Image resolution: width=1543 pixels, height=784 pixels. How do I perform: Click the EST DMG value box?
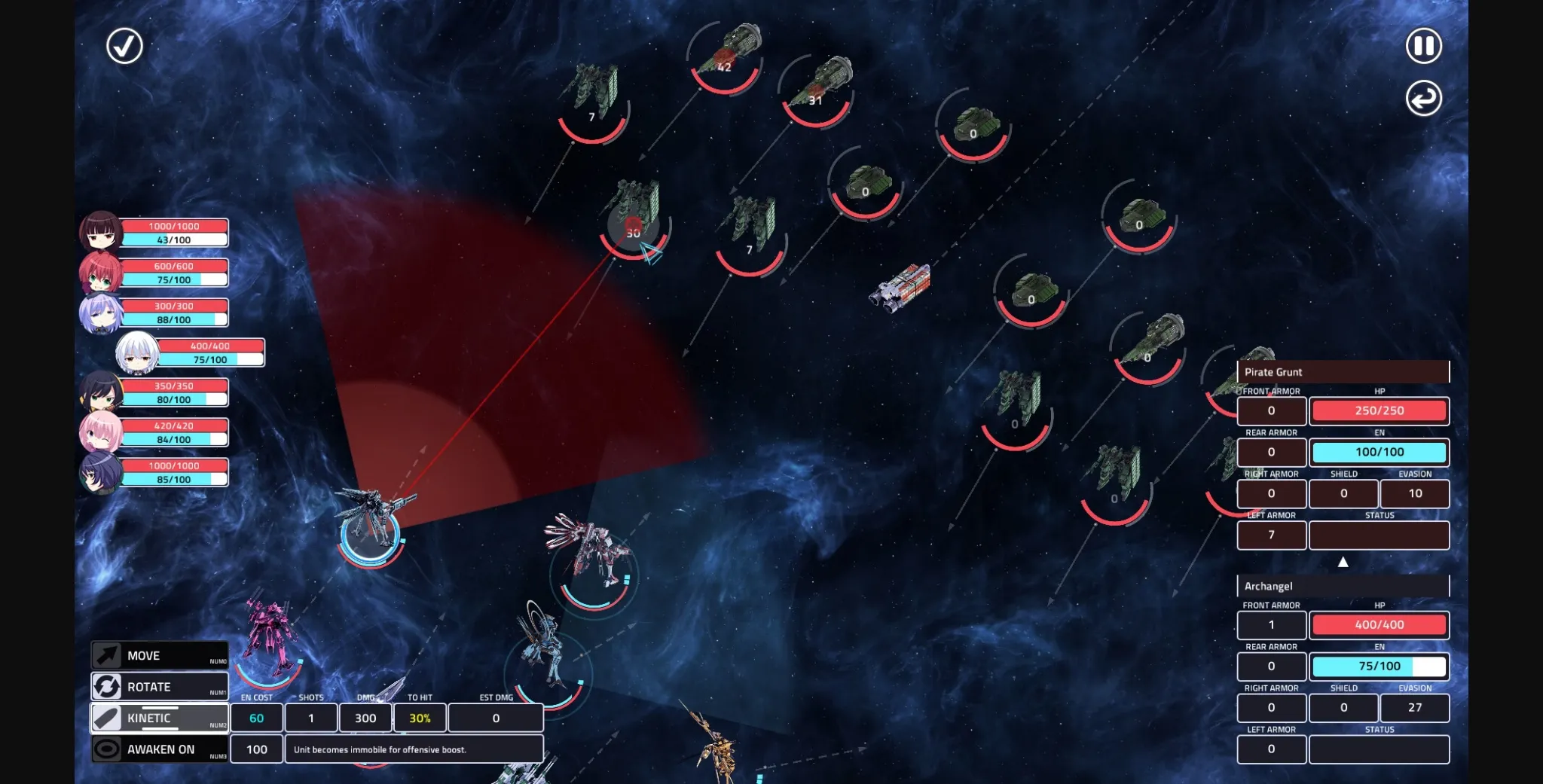tap(496, 718)
